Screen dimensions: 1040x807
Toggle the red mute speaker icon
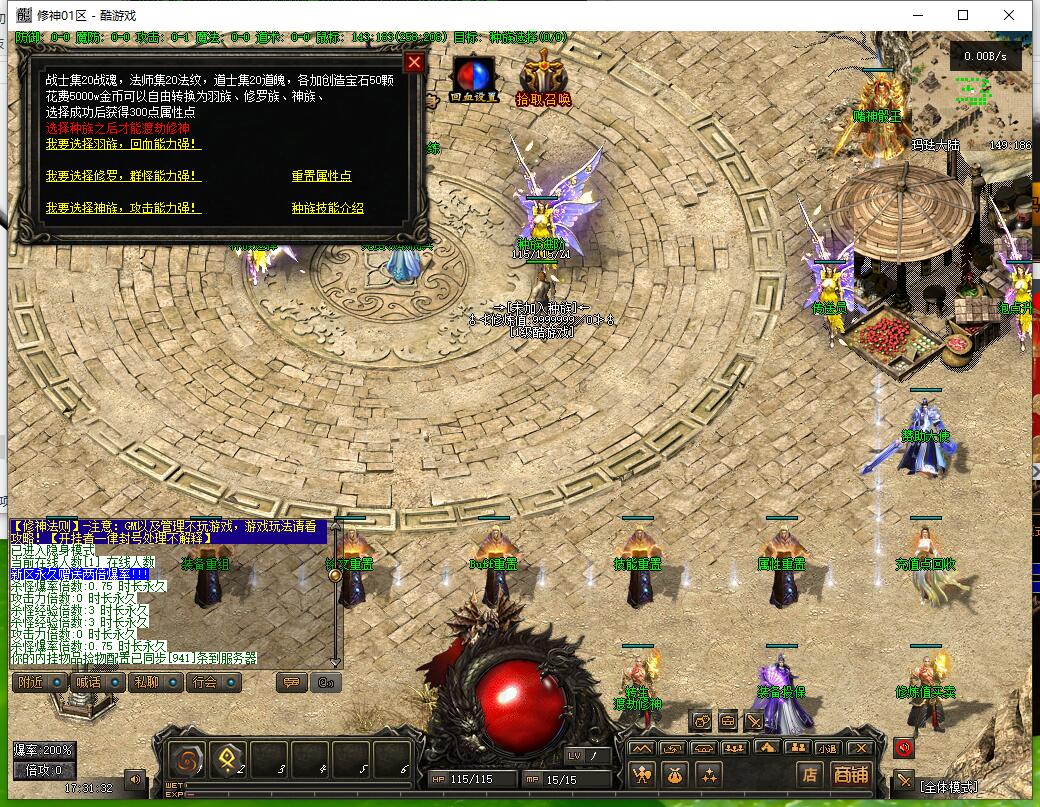(x=904, y=747)
